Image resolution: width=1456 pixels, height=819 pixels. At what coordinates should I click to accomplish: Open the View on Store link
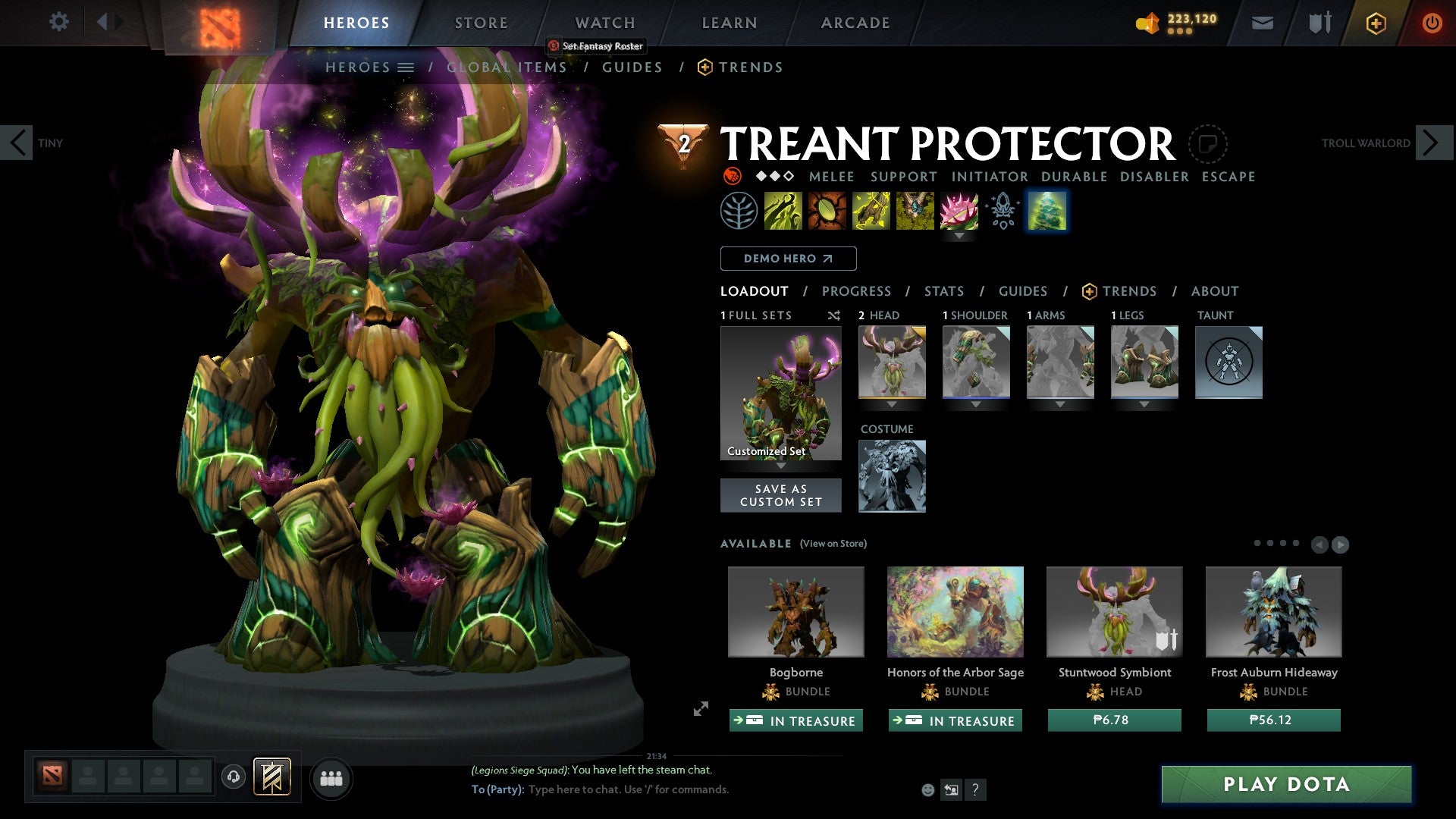click(833, 544)
